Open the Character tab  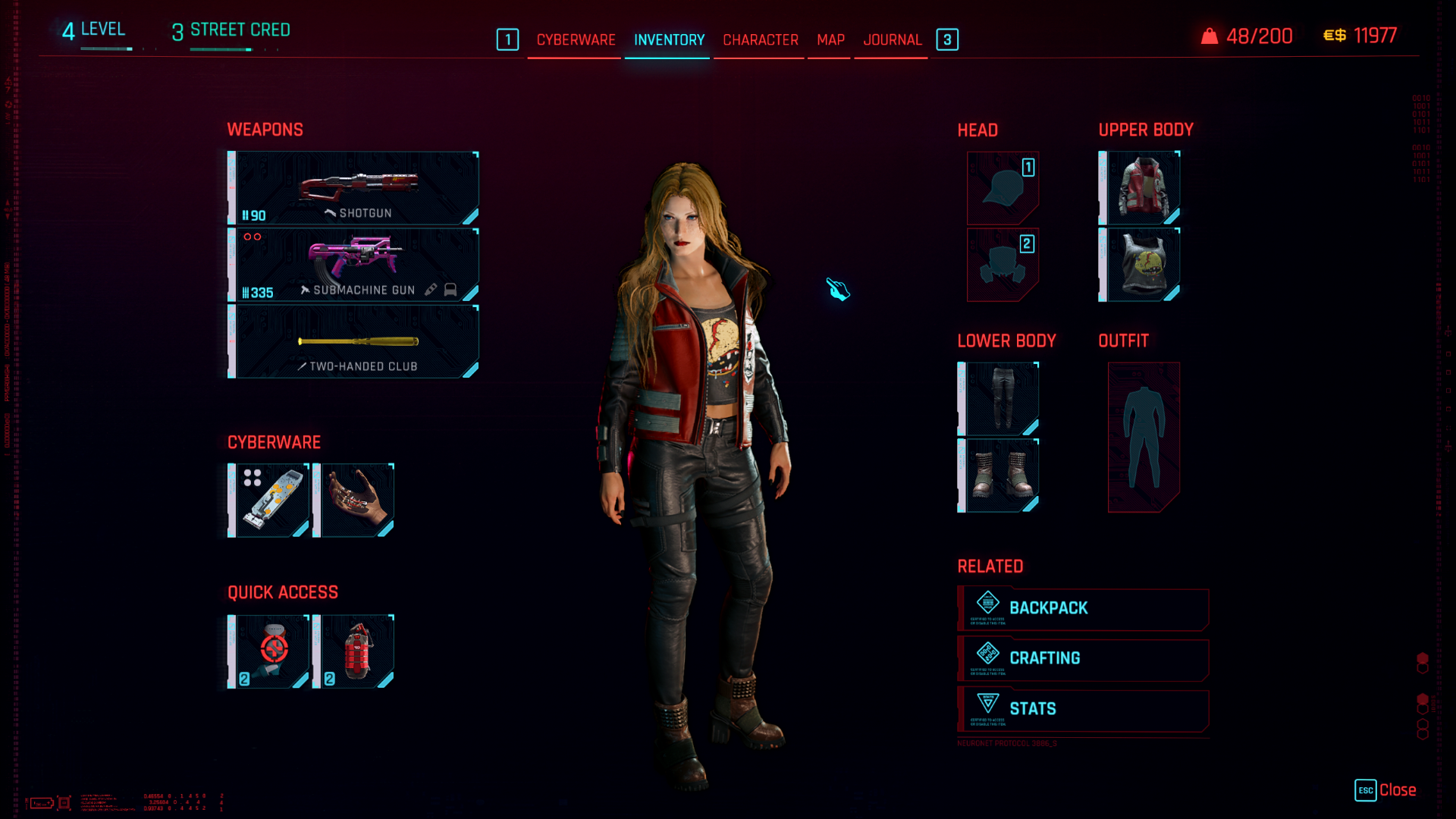point(760,39)
